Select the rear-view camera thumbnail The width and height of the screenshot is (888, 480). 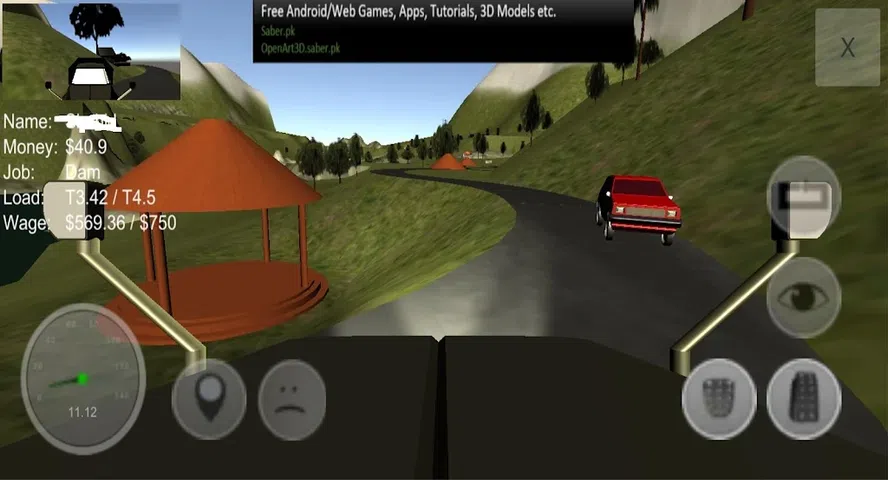(92, 51)
